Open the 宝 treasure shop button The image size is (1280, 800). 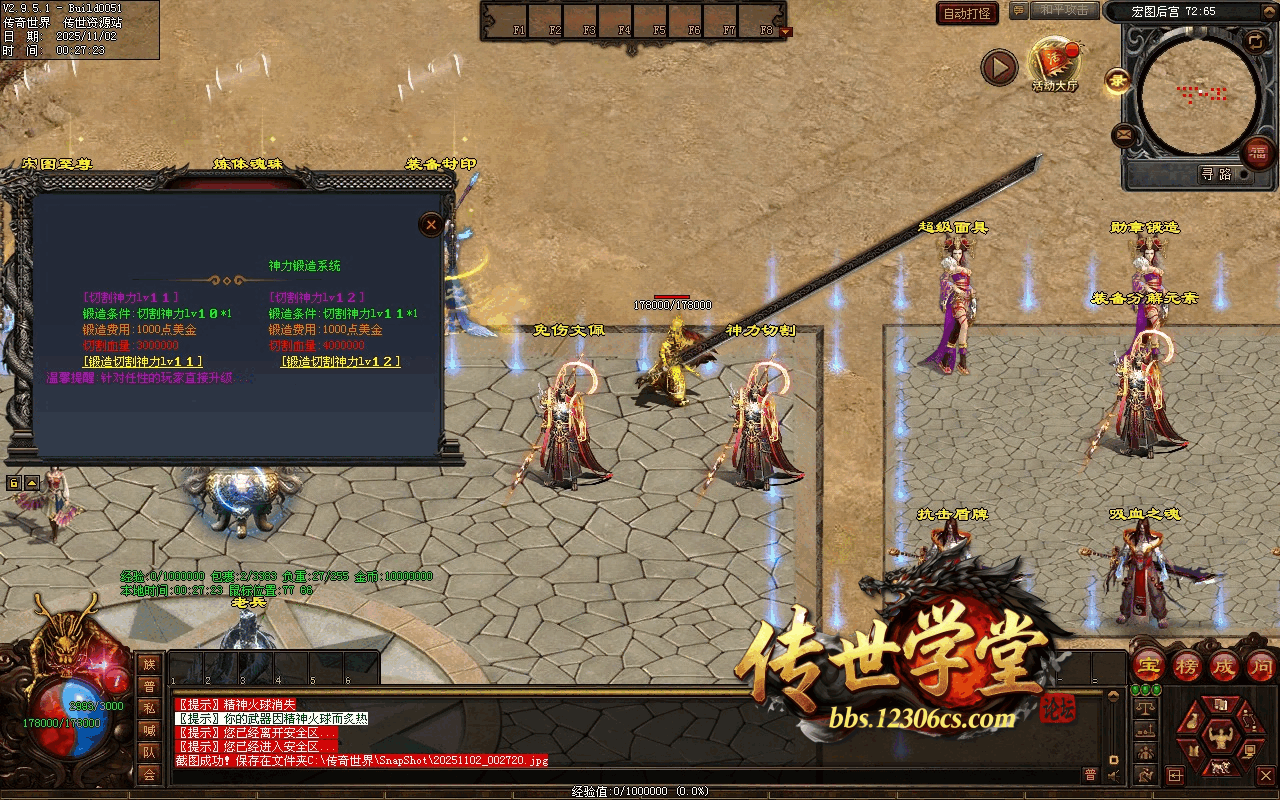point(1149,666)
